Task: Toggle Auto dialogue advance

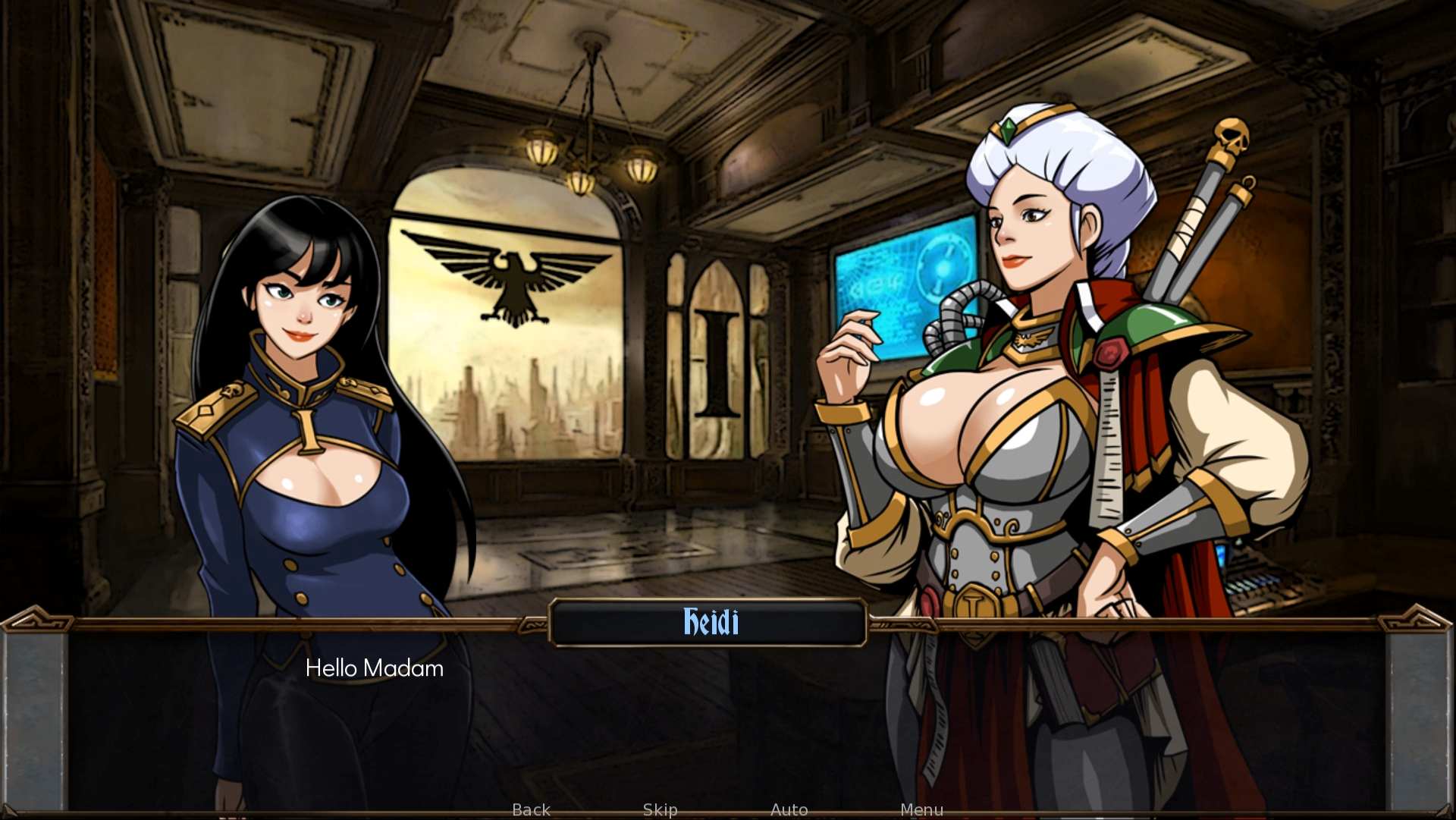Action: 789,809
